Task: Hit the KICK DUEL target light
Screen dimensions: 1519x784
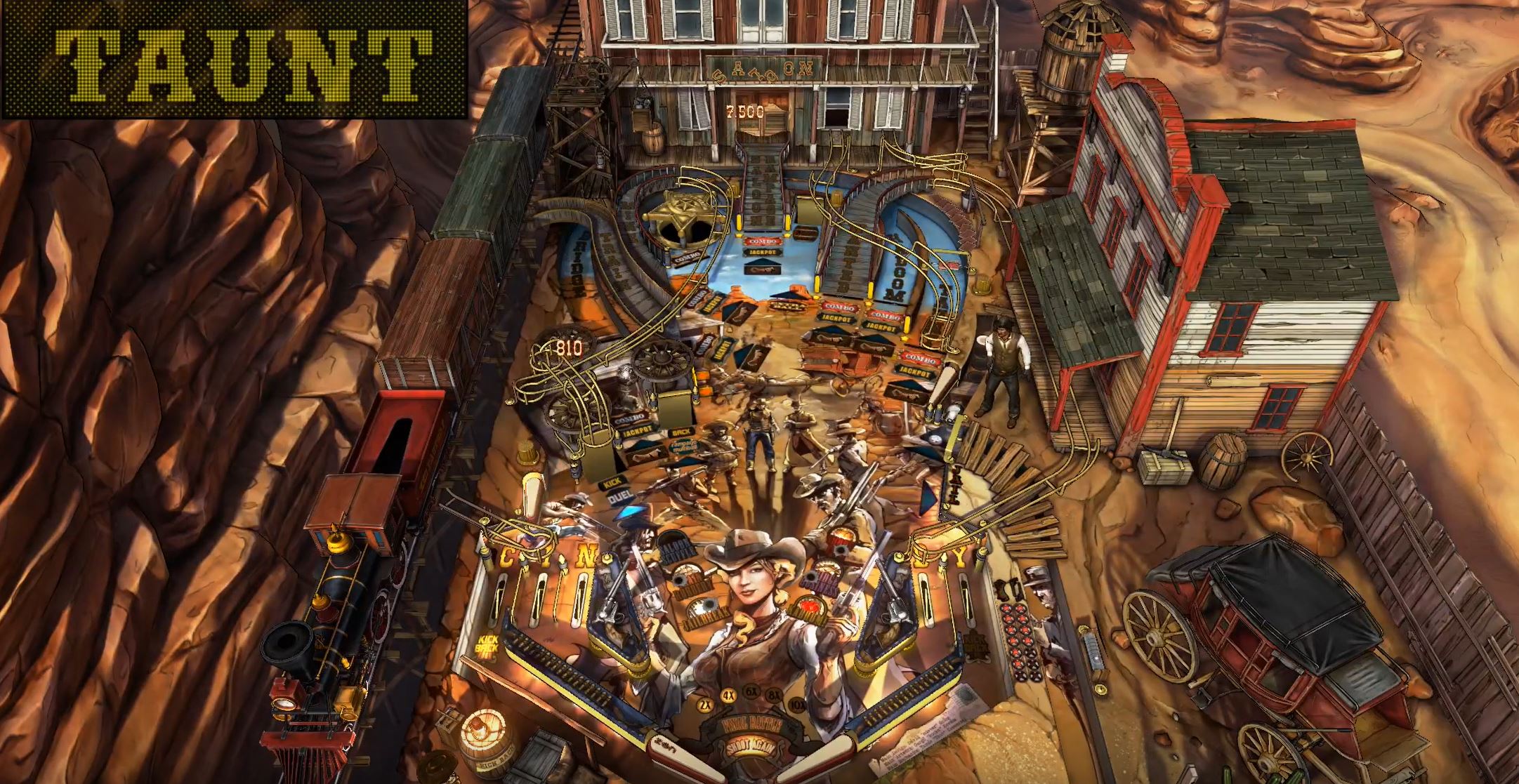Action: pyautogui.click(x=615, y=488)
